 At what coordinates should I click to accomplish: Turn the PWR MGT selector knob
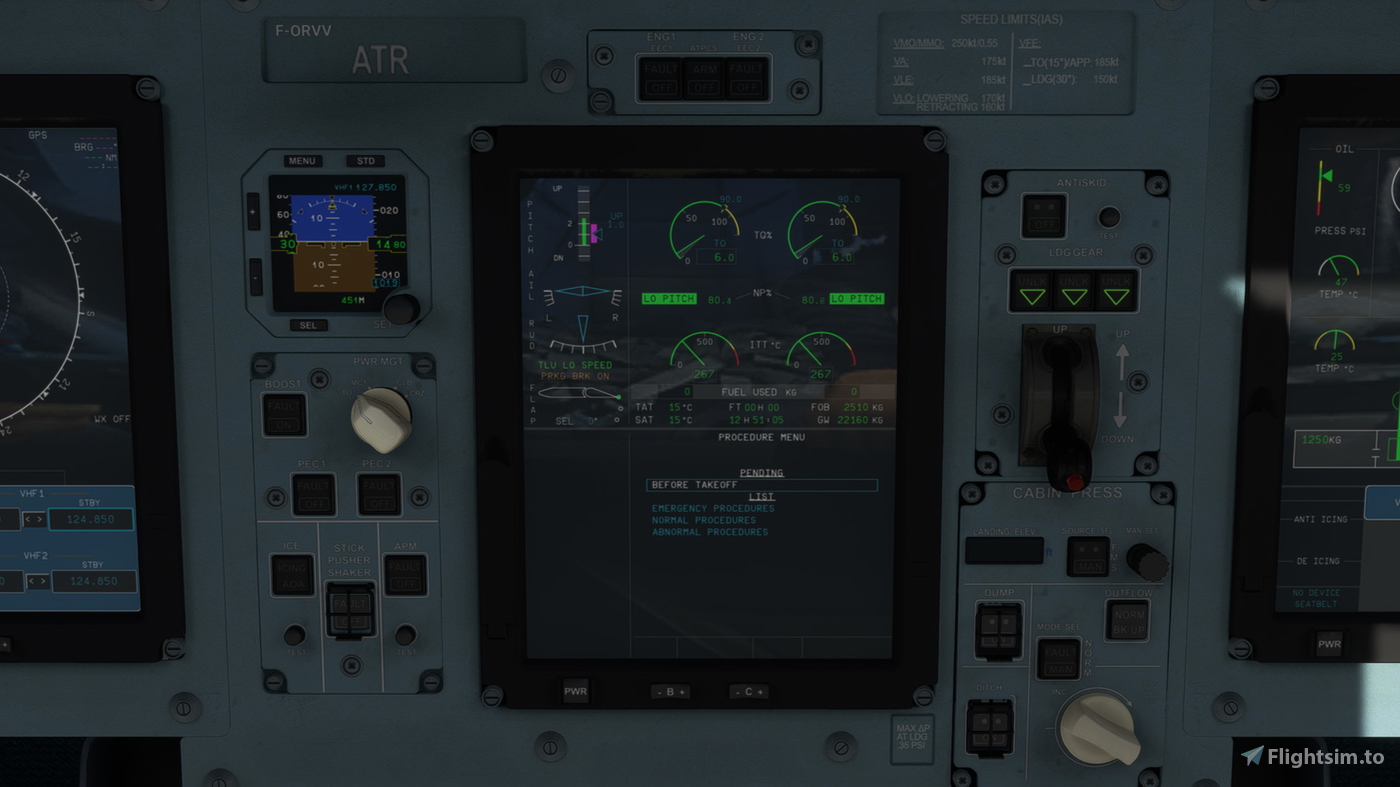pyautogui.click(x=385, y=419)
